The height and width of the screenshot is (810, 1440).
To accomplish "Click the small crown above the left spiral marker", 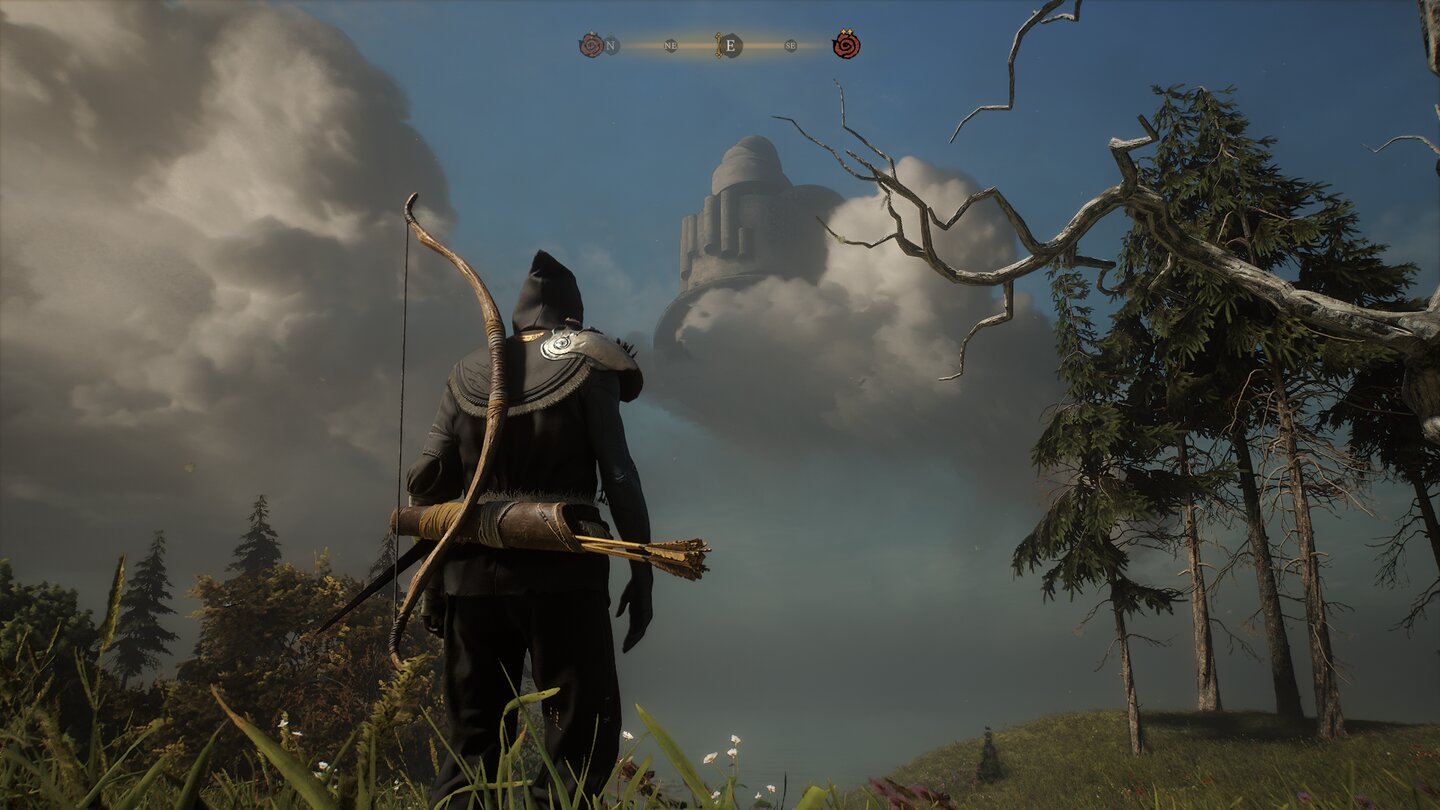I will point(591,31).
